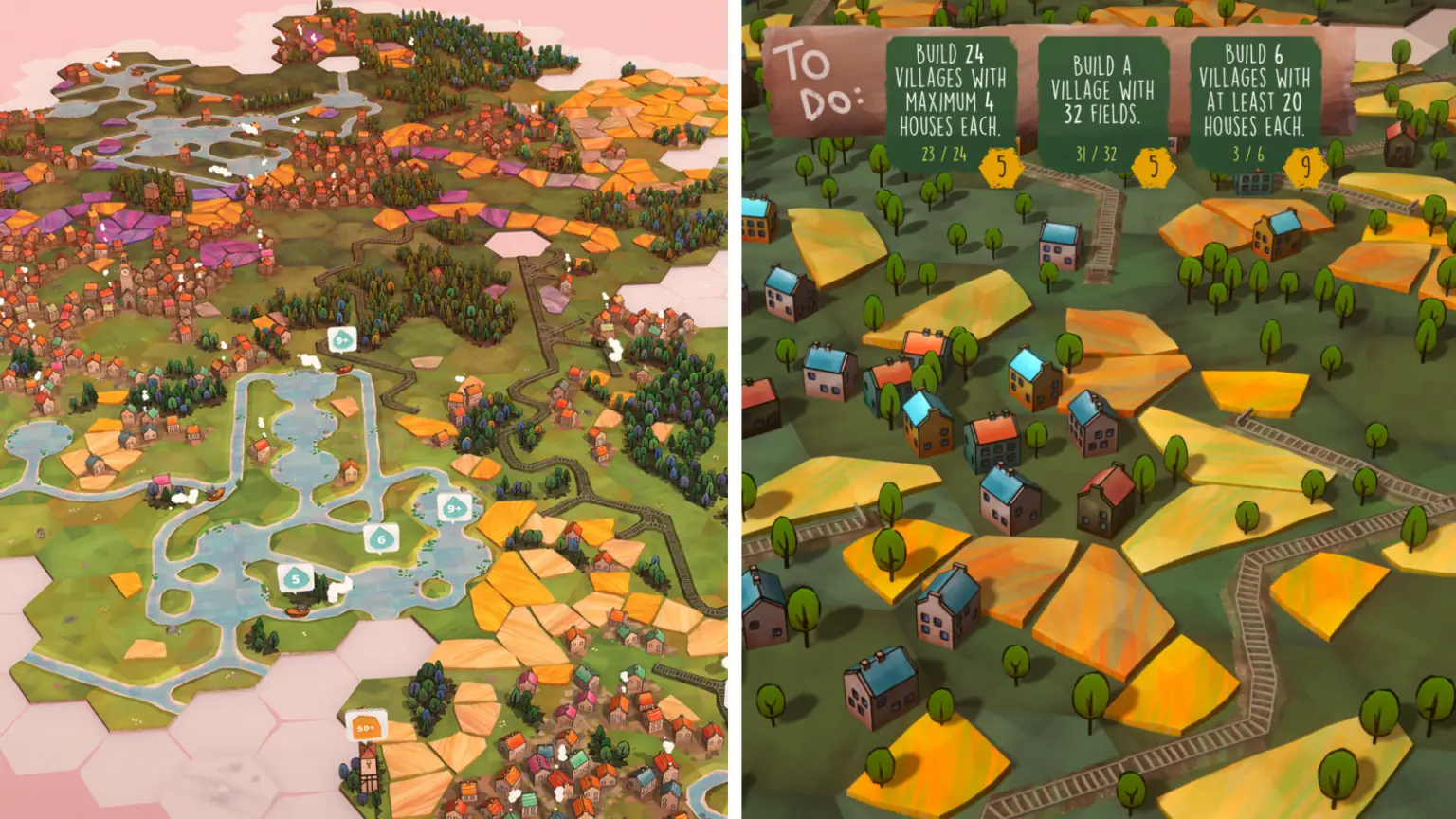Select the "9+" water quest marker near the boat
Viewport: 1456px width, 819px height.
click(x=342, y=338)
